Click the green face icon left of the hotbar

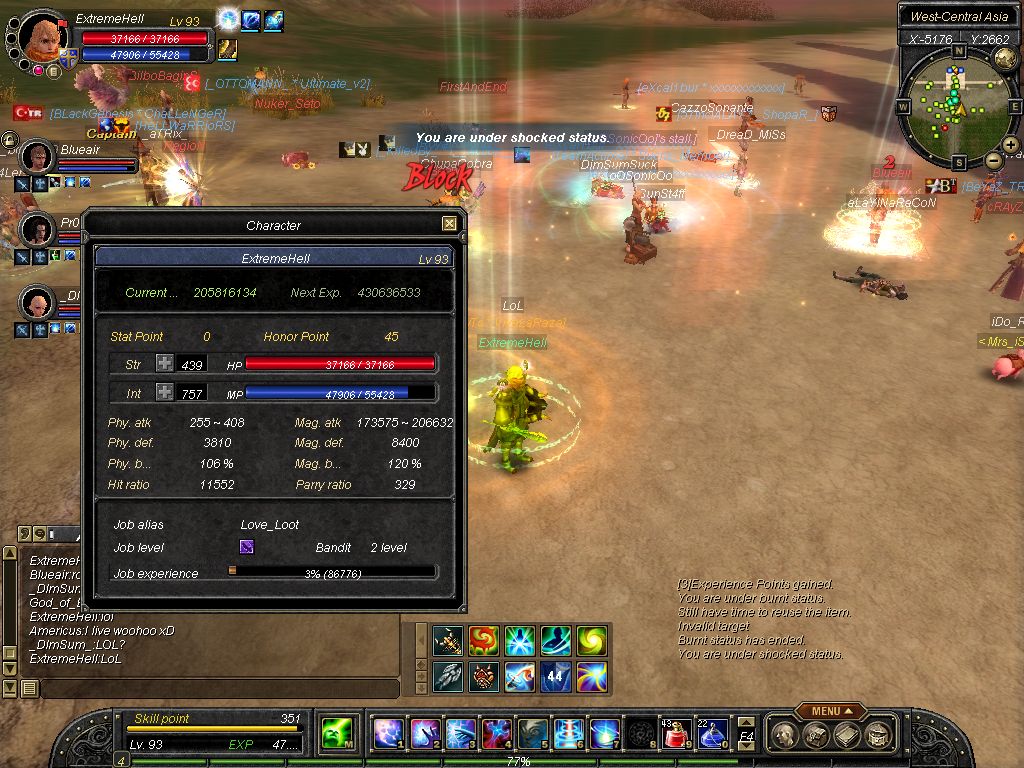(x=336, y=735)
